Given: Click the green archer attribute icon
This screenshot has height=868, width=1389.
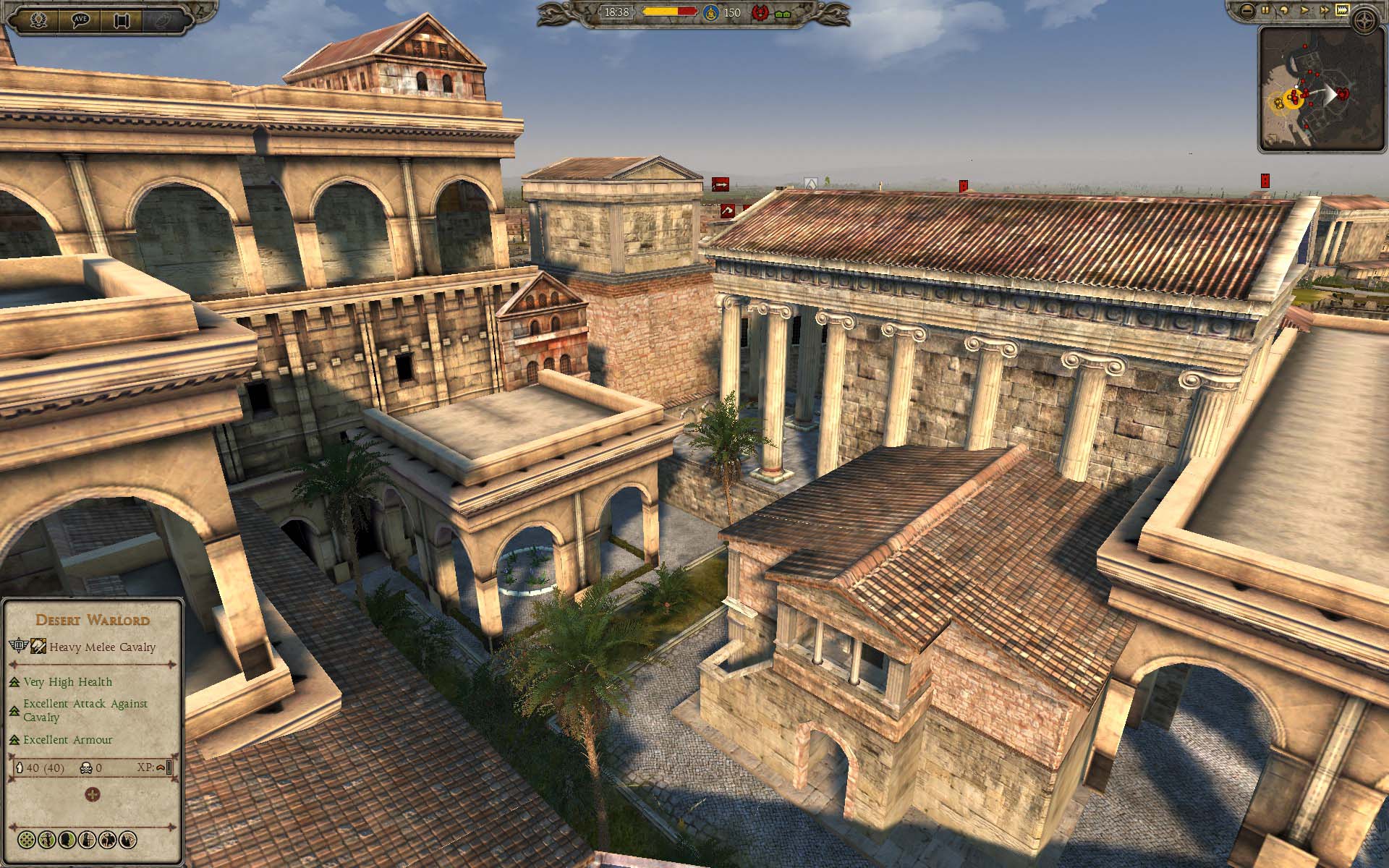Looking at the screenshot, I should pos(47,840).
